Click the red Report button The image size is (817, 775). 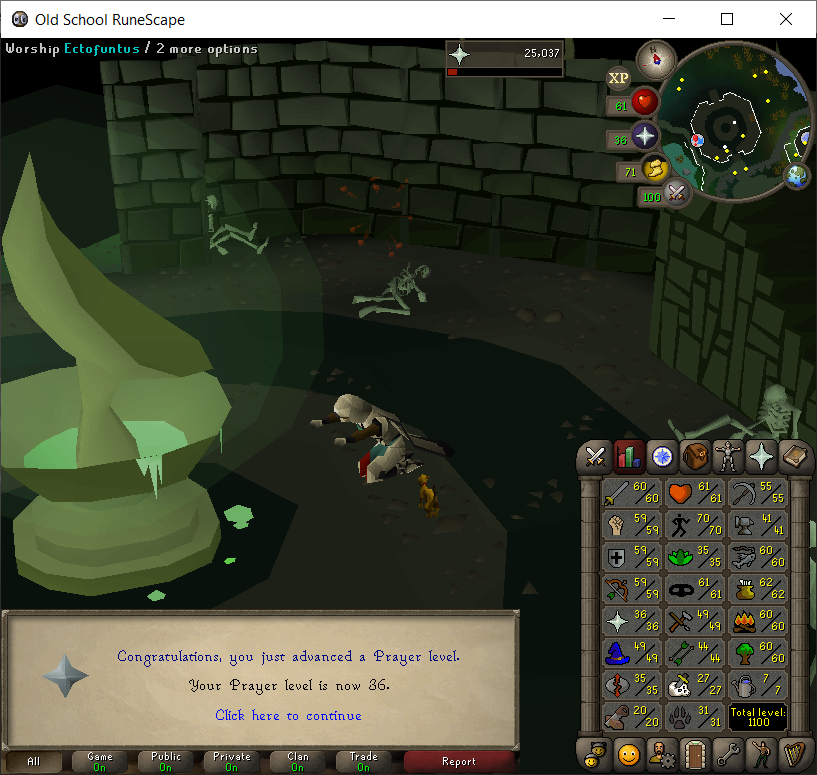coord(458,762)
